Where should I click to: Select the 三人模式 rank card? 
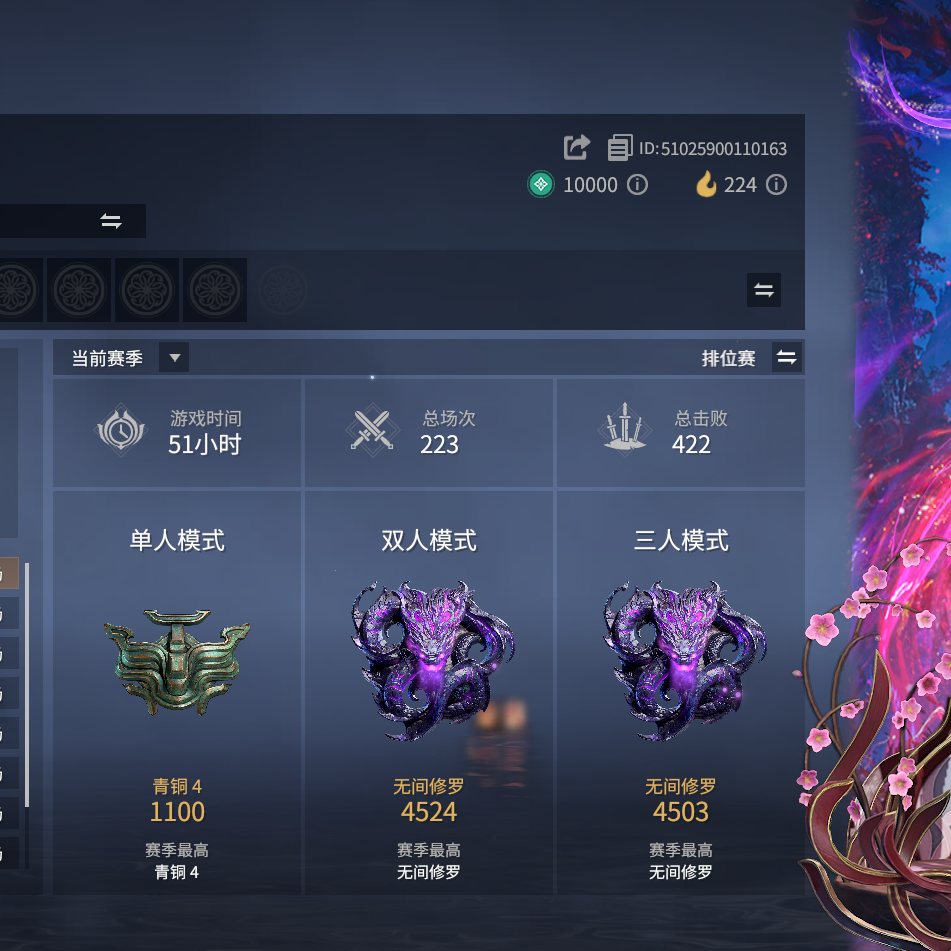coord(681,692)
